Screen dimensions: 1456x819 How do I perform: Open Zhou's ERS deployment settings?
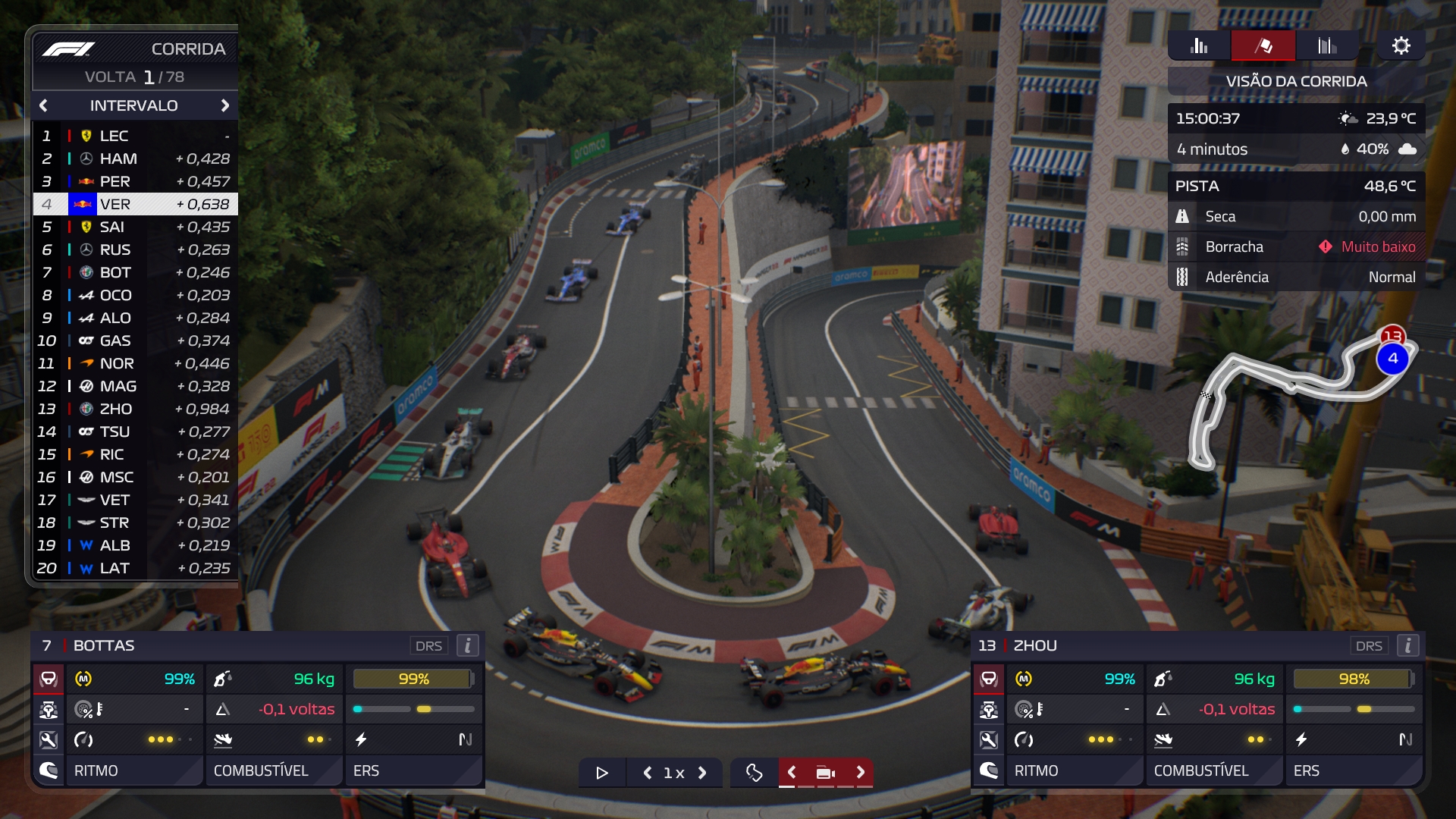(1353, 770)
